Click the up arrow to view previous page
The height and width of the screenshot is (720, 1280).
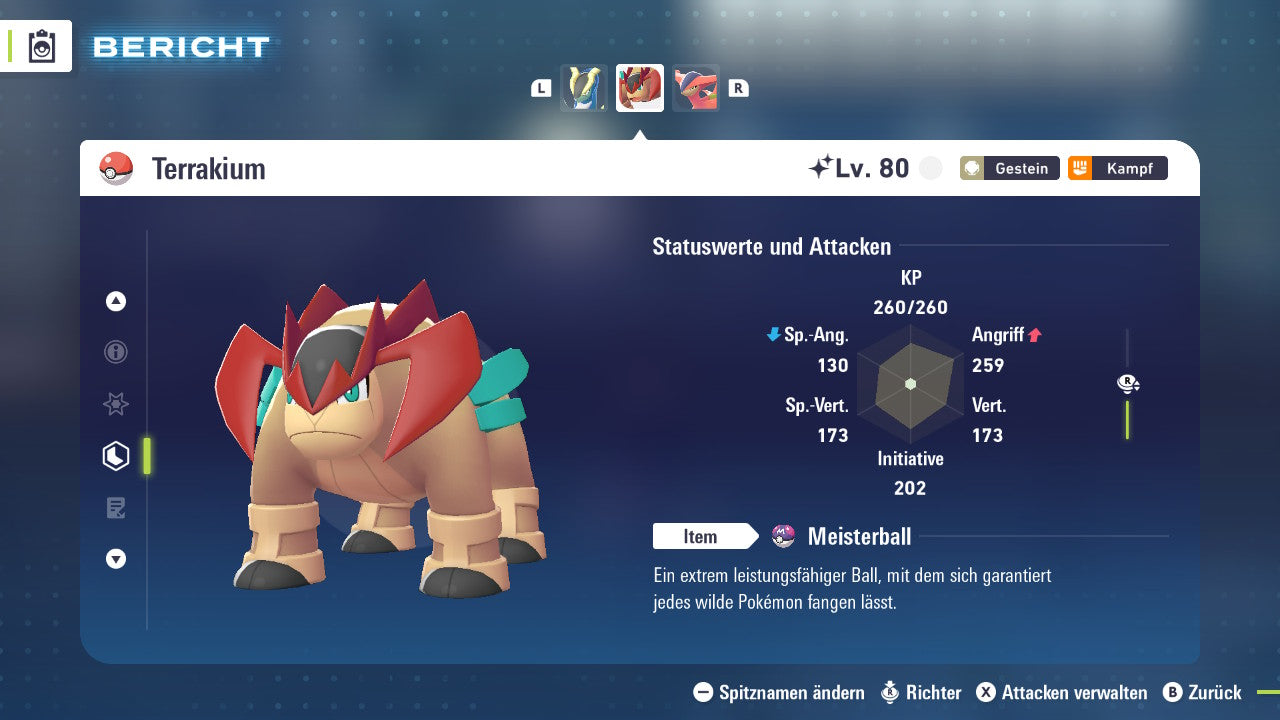coord(115,300)
